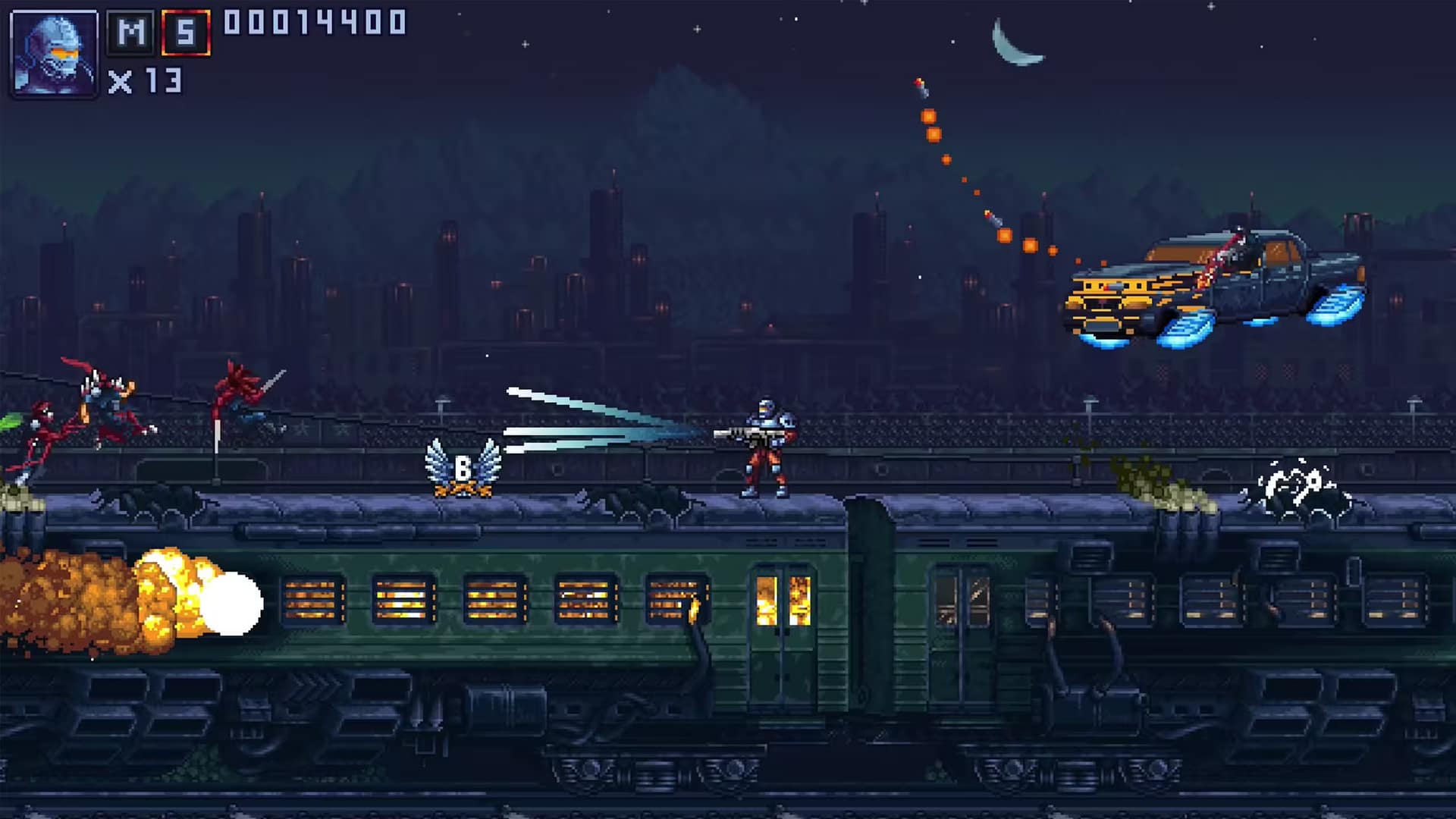The image size is (1456, 819).
Task: Select the M weapon slot
Action: pyautogui.click(x=131, y=33)
